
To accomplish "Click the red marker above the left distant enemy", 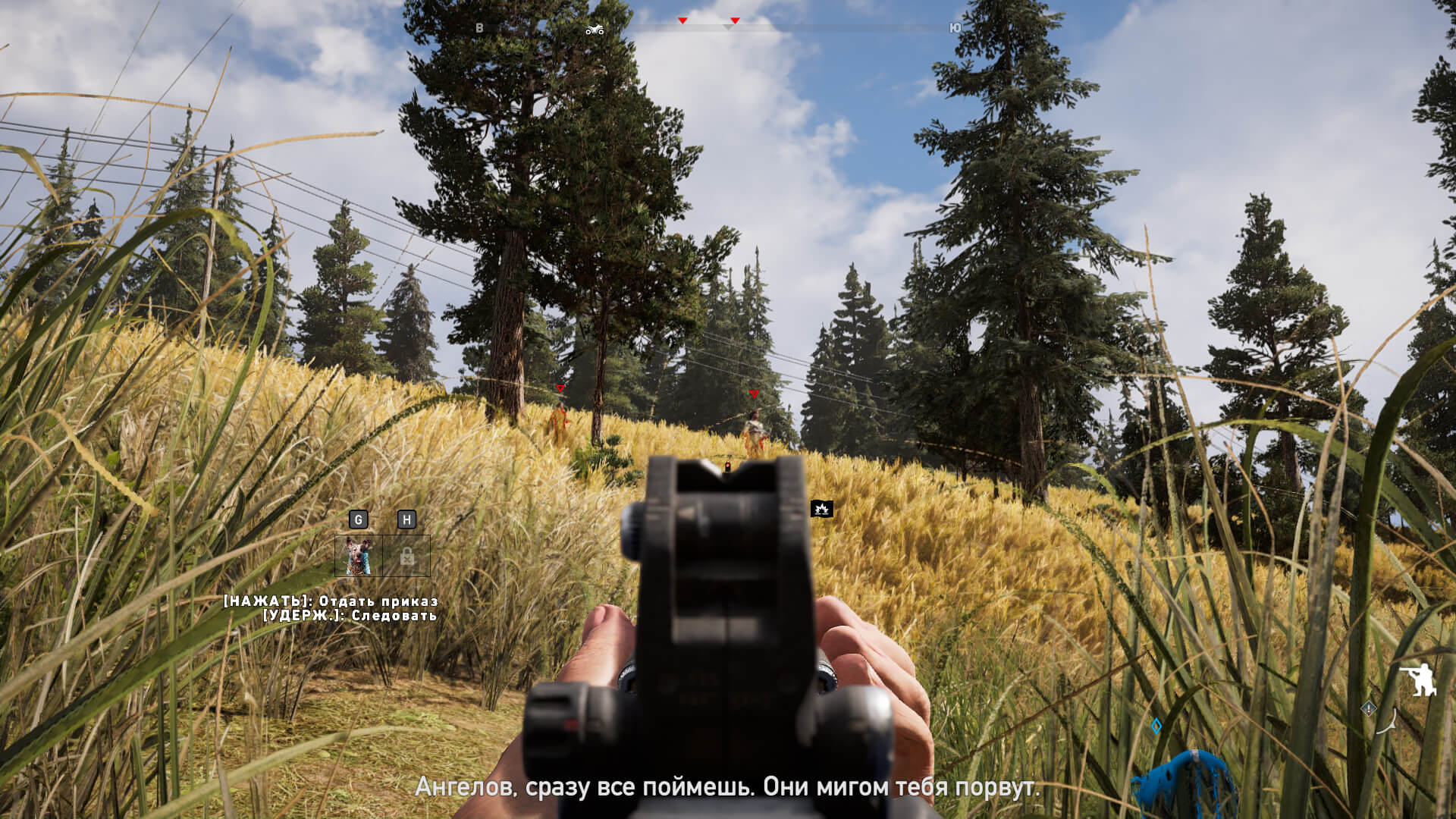I will pos(559,388).
